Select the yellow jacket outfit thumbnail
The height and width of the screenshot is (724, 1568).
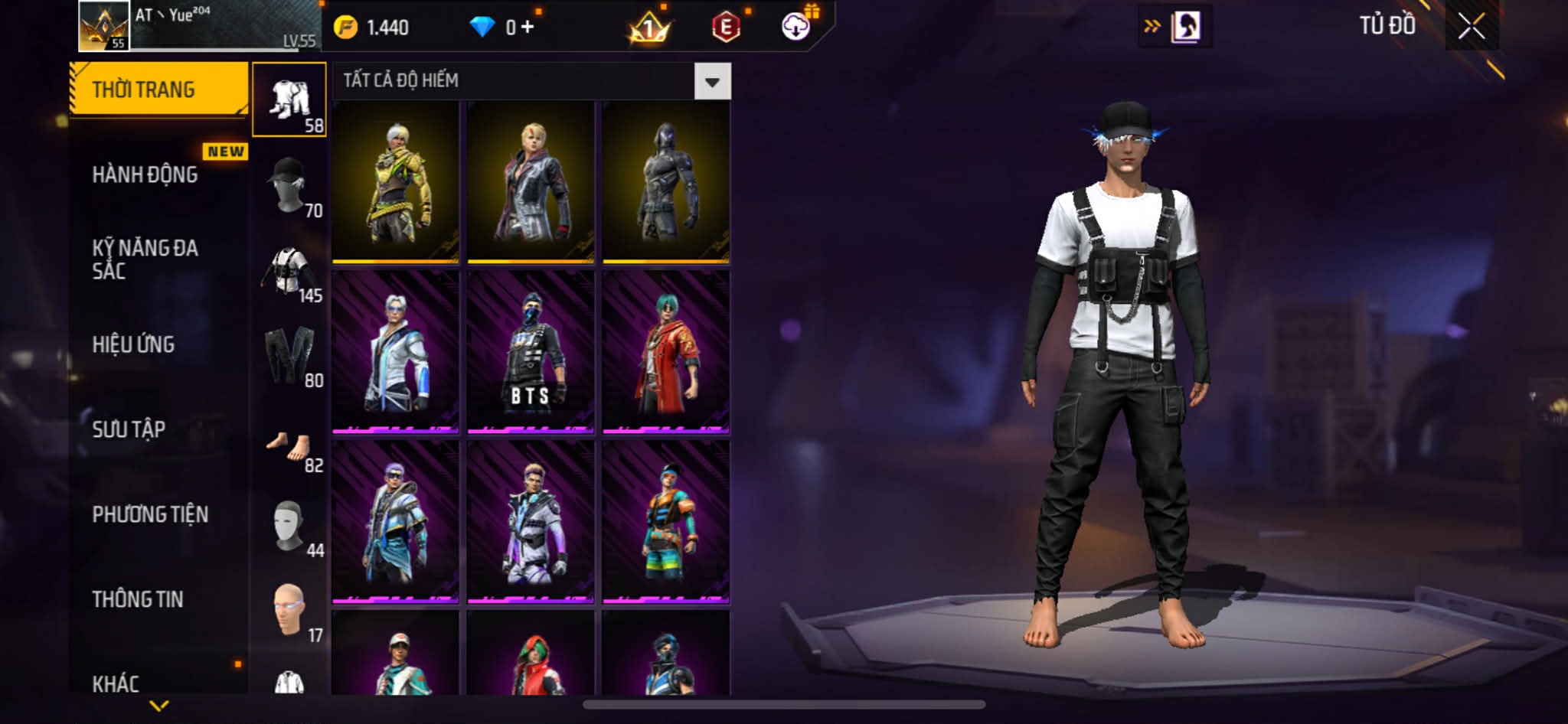pos(395,182)
